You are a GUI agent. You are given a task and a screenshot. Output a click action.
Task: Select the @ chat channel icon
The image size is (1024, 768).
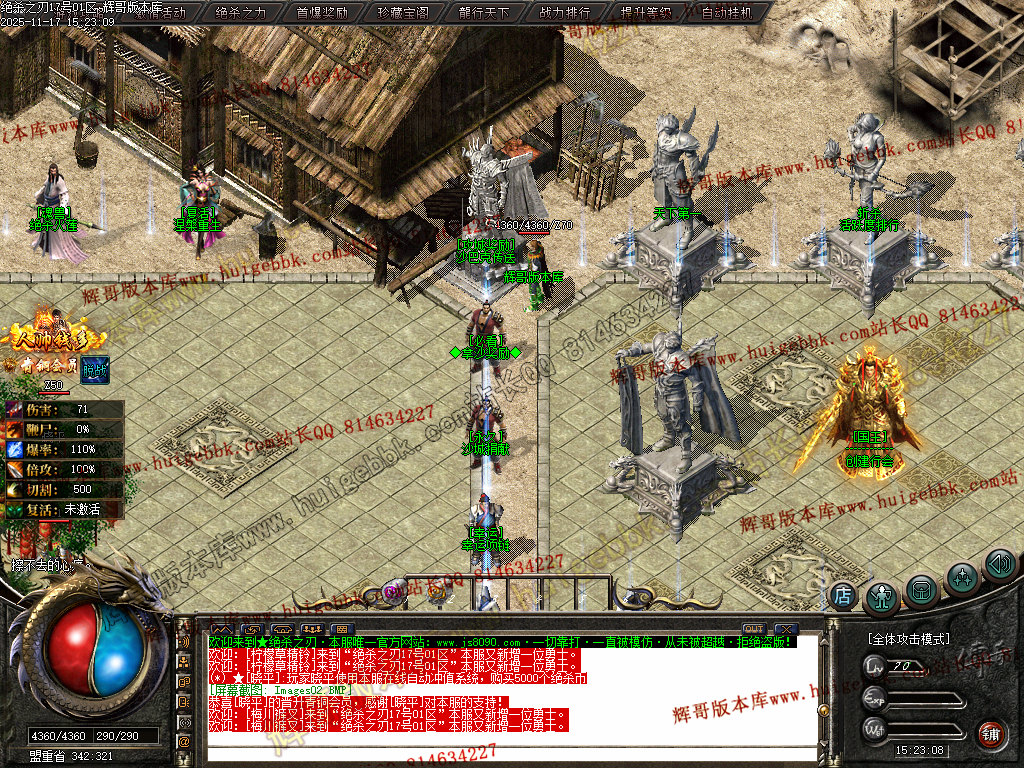184,741
